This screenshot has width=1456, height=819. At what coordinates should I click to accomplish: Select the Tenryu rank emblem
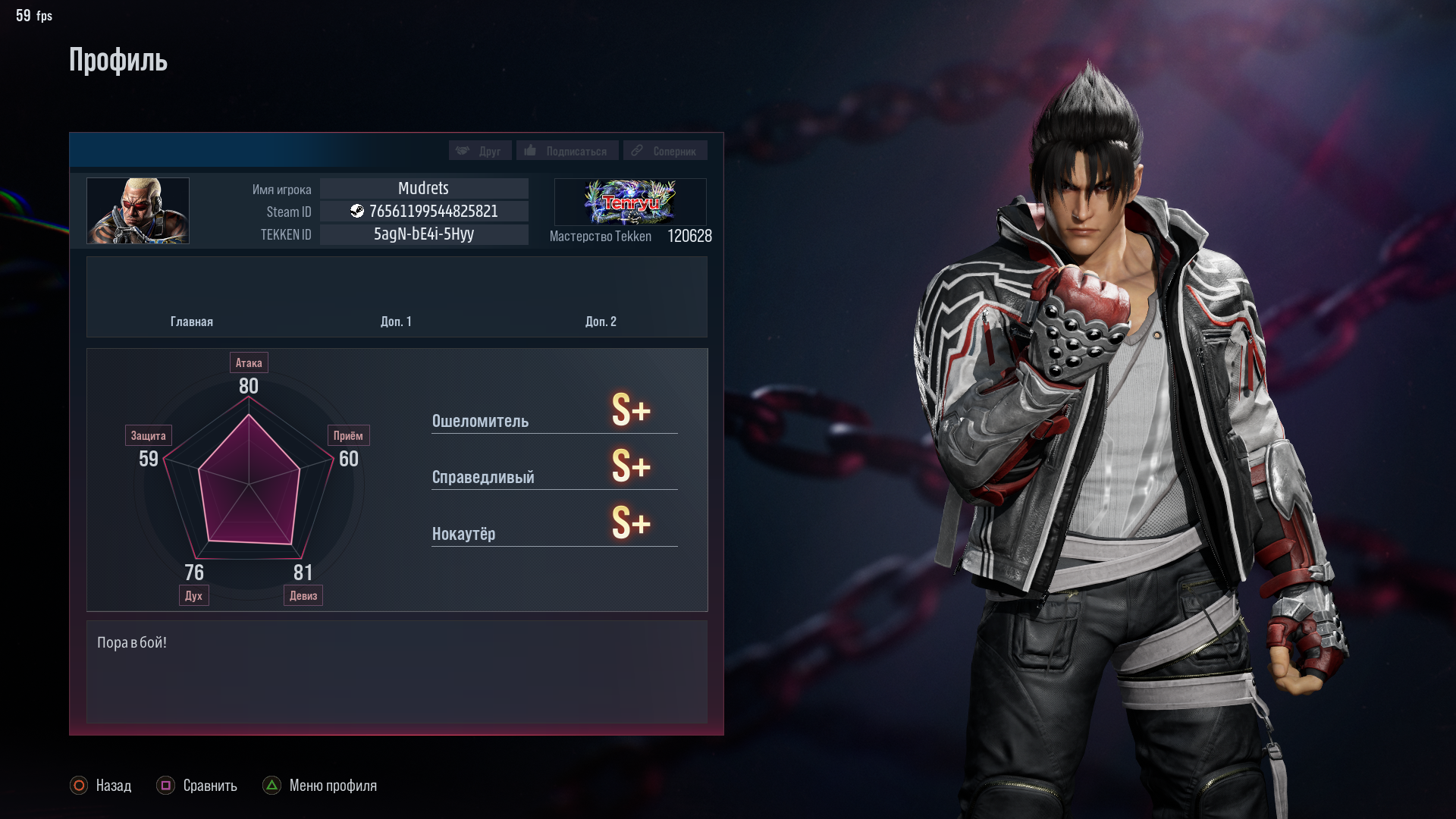[630, 202]
